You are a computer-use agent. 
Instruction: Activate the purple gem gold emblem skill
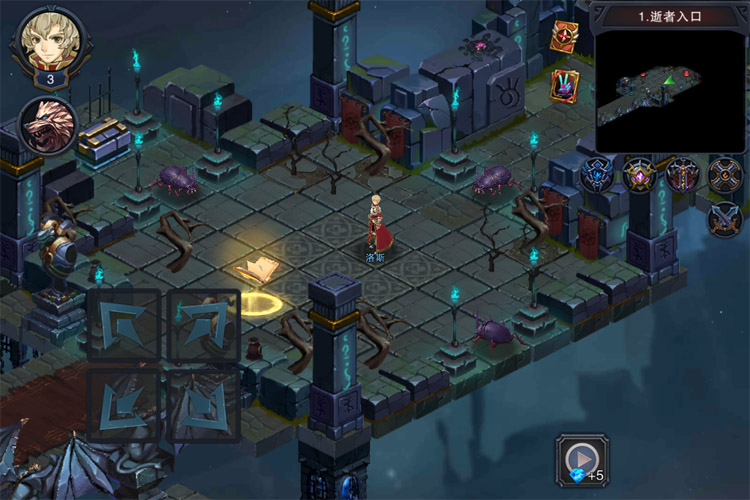click(639, 175)
